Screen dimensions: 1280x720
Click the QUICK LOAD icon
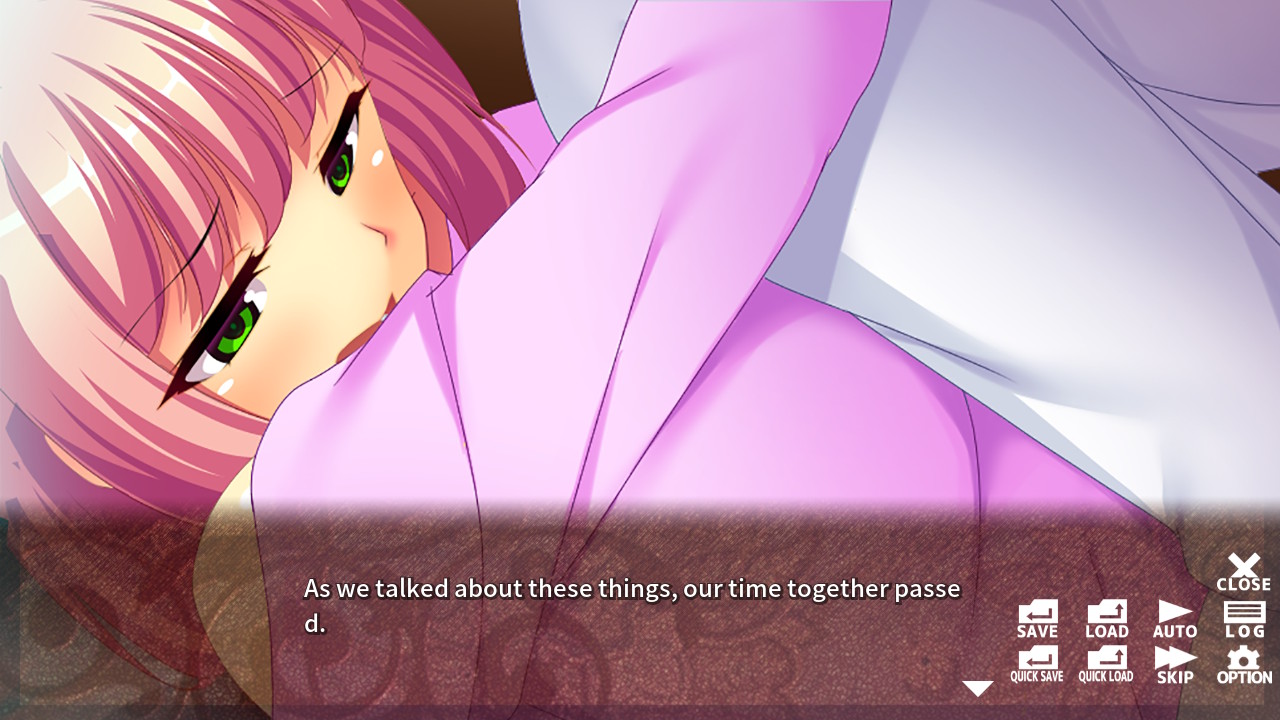click(1106, 664)
